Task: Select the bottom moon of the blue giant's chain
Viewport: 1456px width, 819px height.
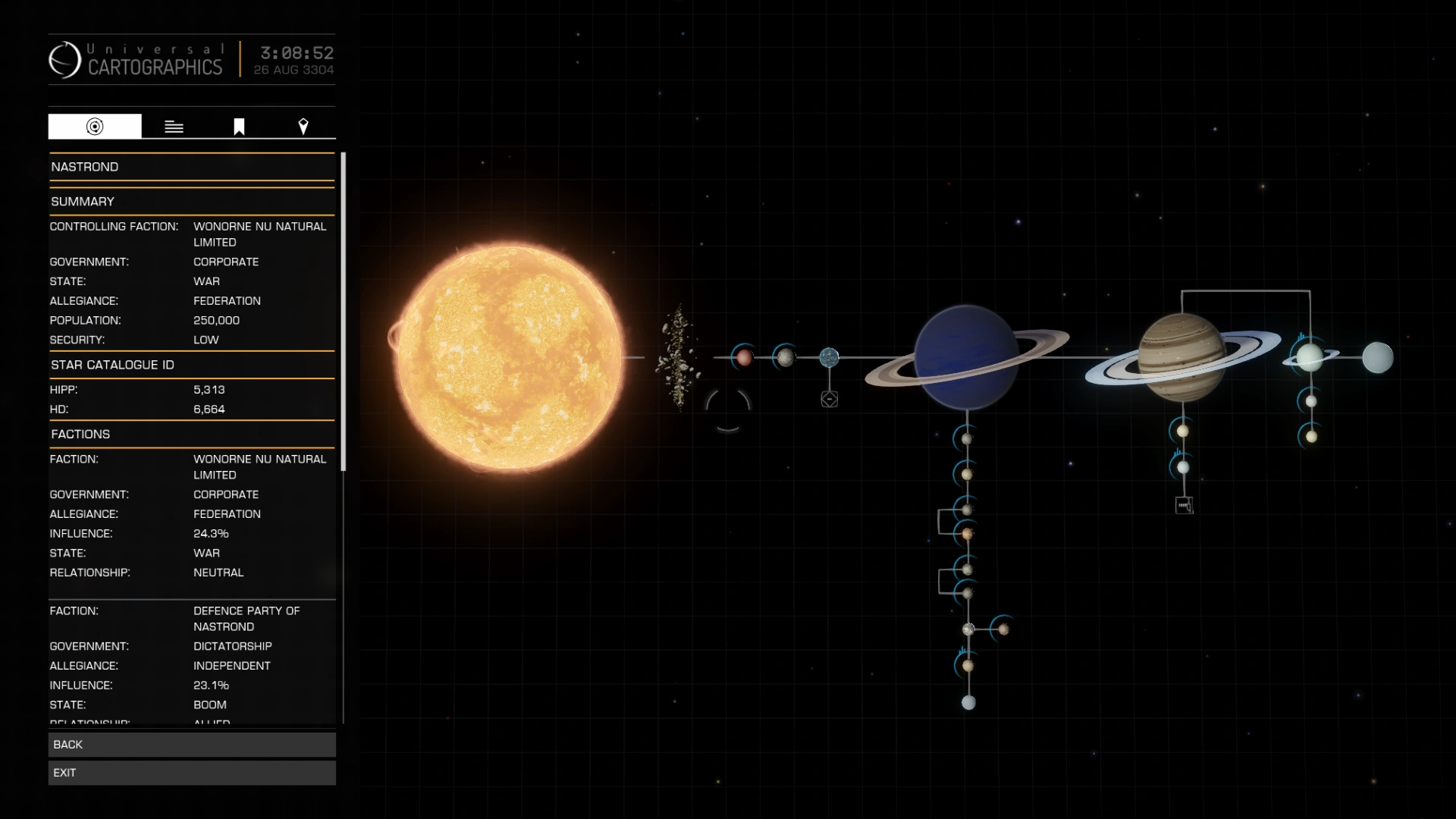Action: 968,702
